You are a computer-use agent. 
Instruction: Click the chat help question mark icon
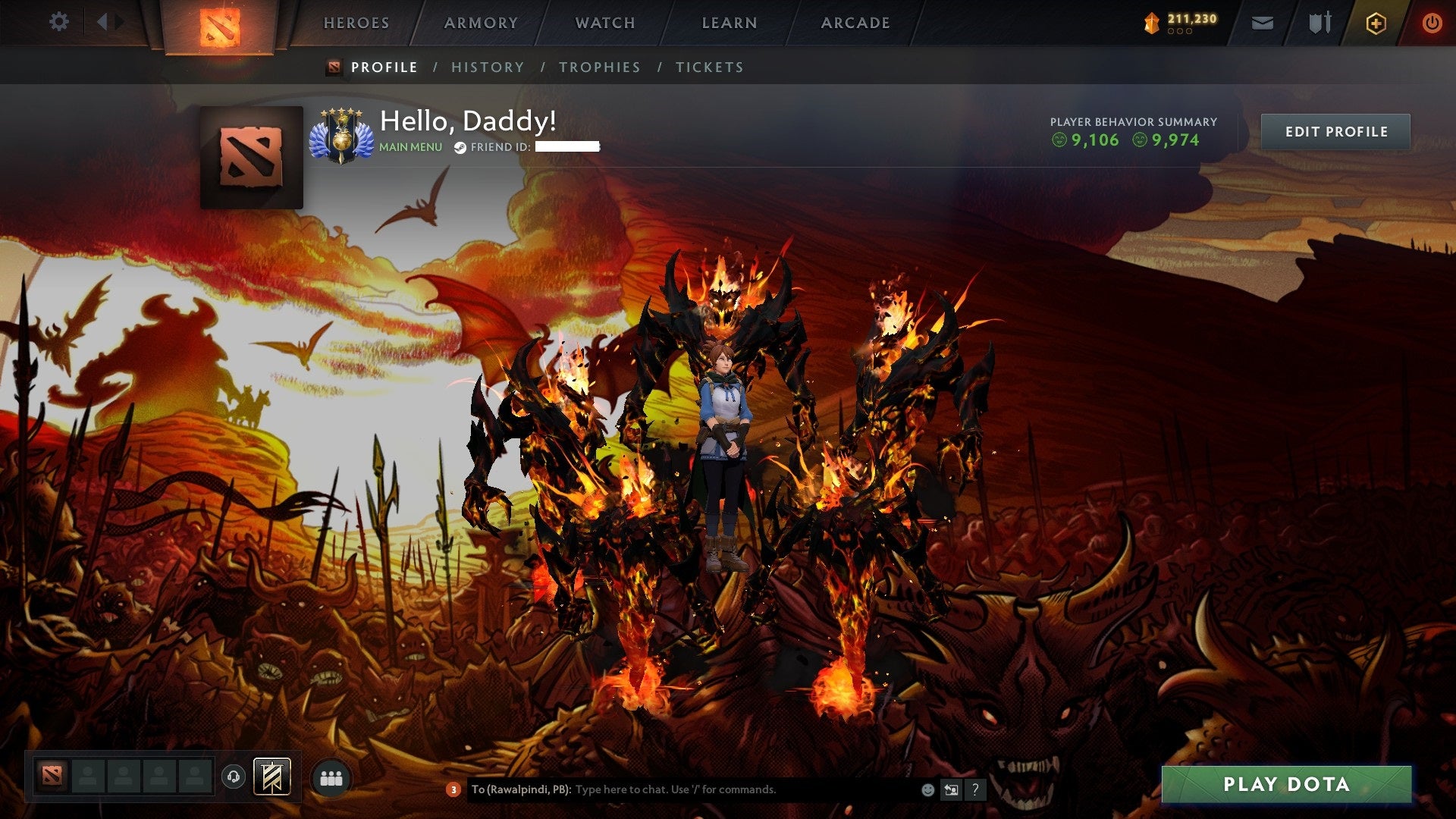tap(975, 789)
